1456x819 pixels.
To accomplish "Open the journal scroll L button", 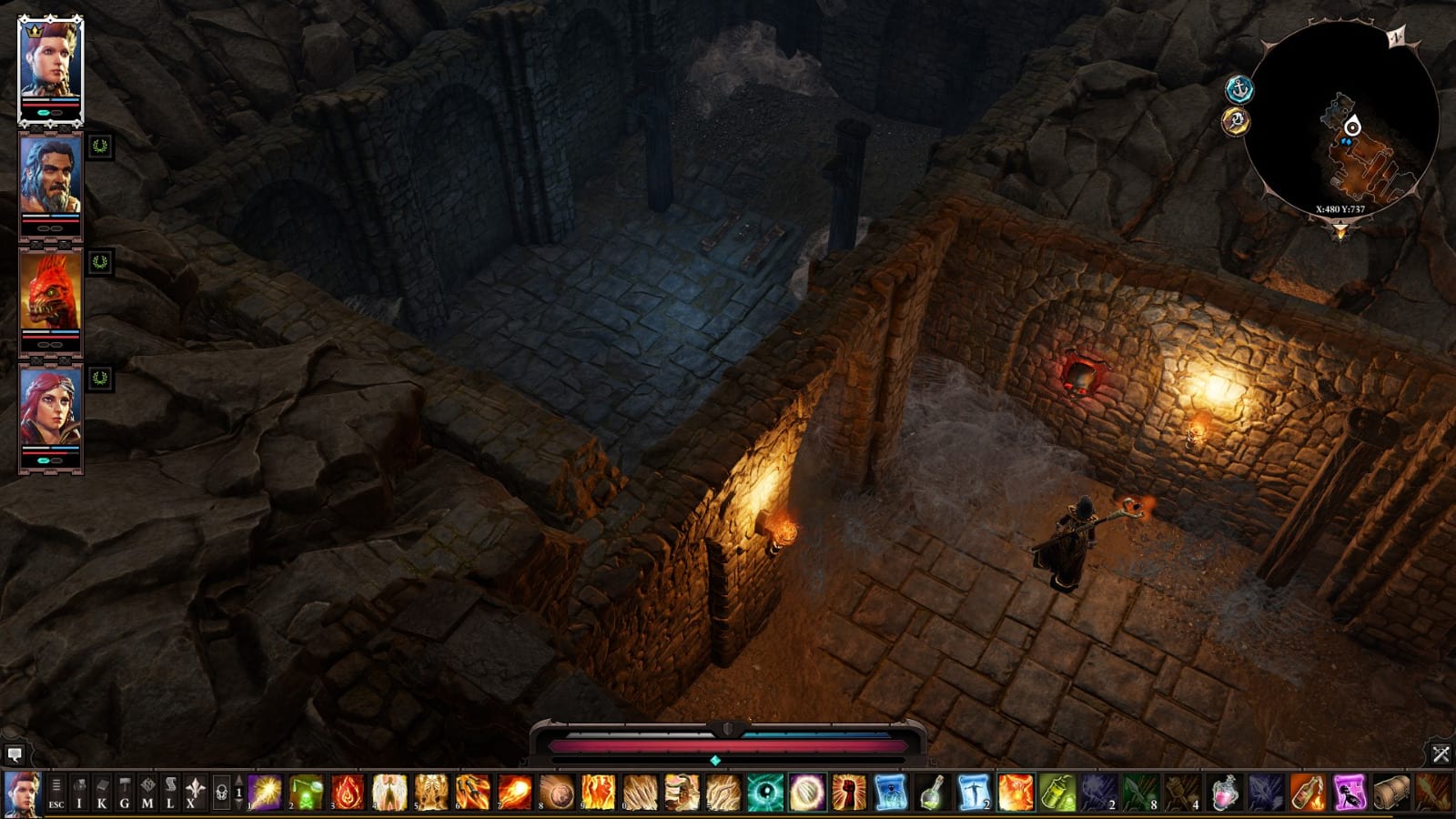I will 170,794.
